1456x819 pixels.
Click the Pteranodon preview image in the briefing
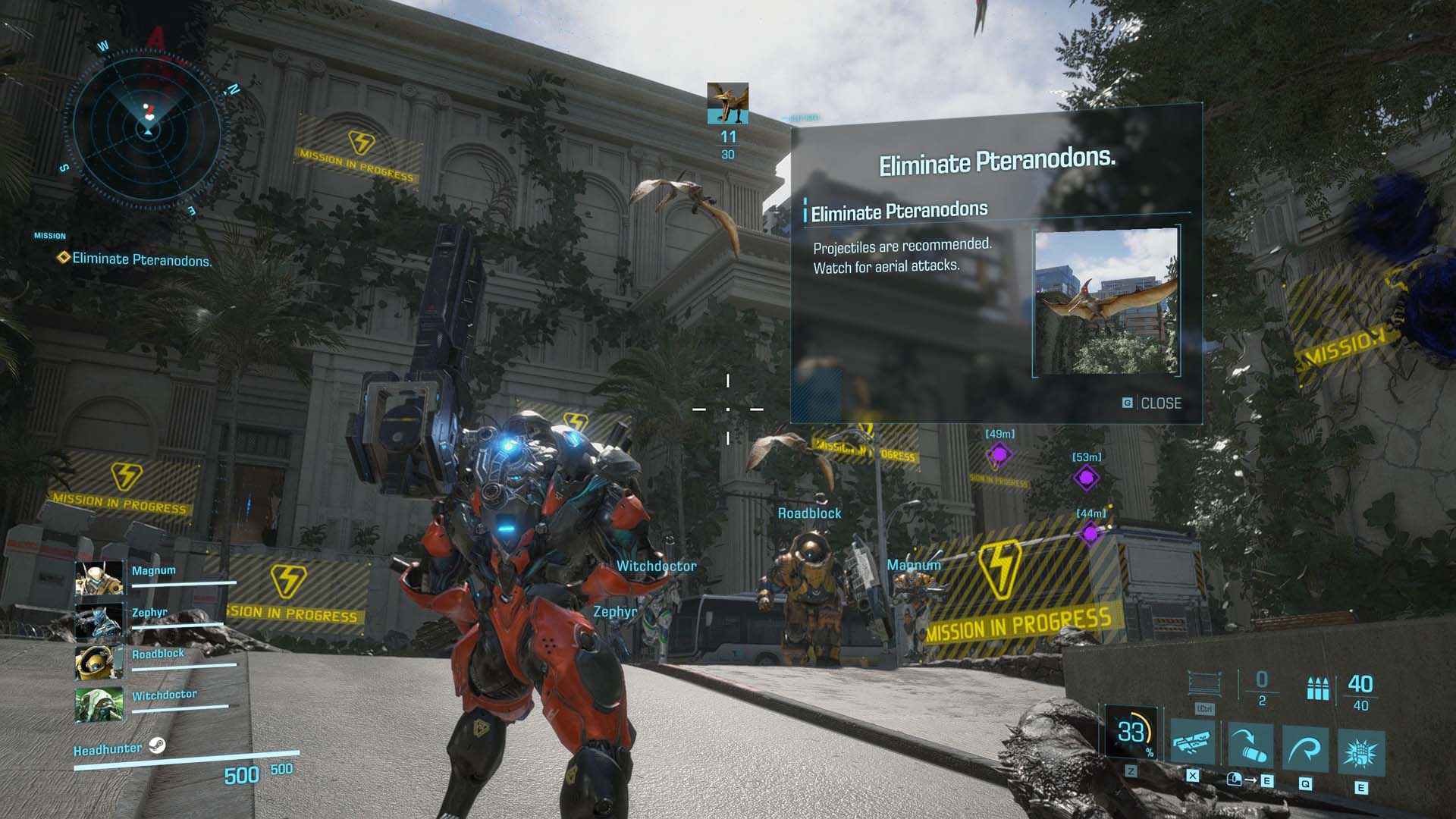[1106, 303]
